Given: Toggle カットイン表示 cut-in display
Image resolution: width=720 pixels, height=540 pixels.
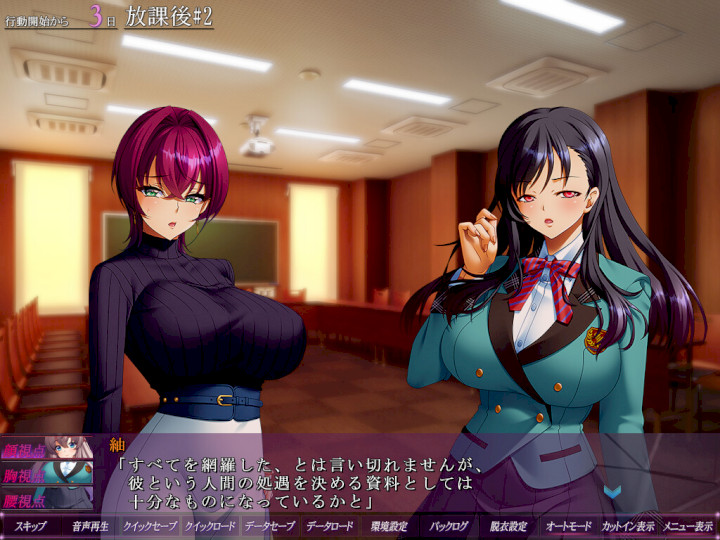Looking at the screenshot, I should tap(629, 526).
